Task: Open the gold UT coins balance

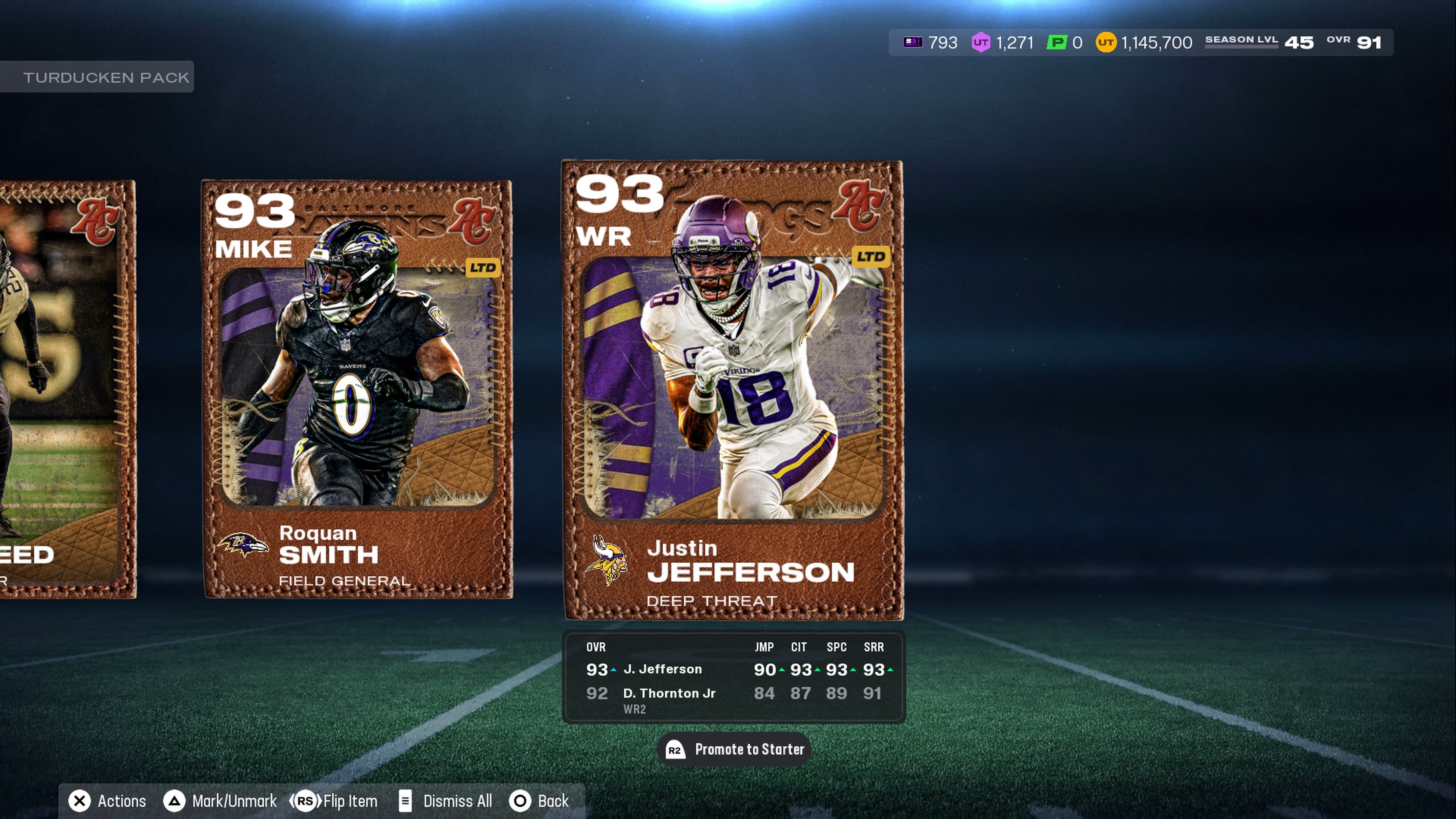Action: point(1144,42)
